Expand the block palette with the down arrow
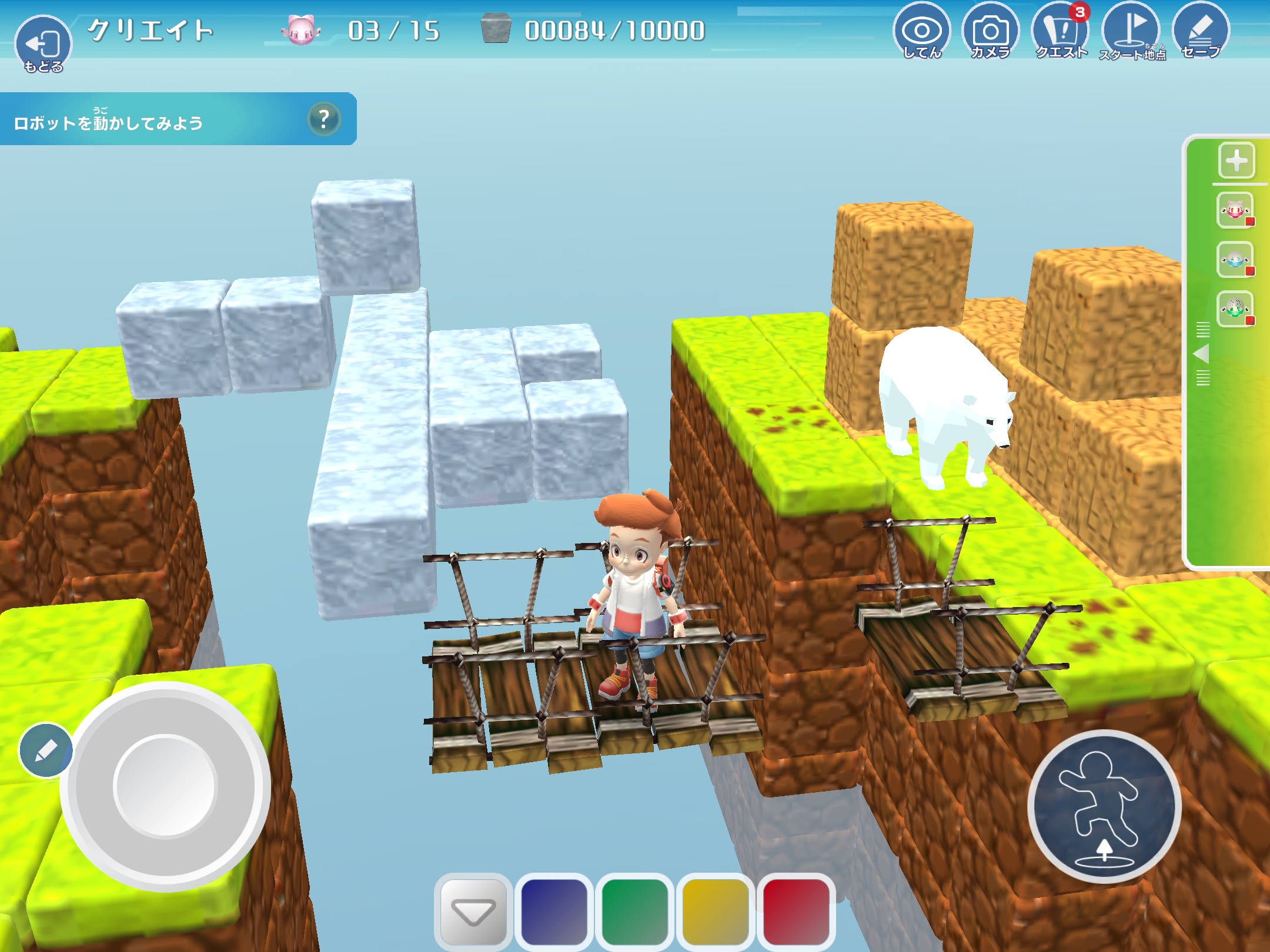Viewport: 1270px width, 952px height. pyautogui.click(x=473, y=911)
